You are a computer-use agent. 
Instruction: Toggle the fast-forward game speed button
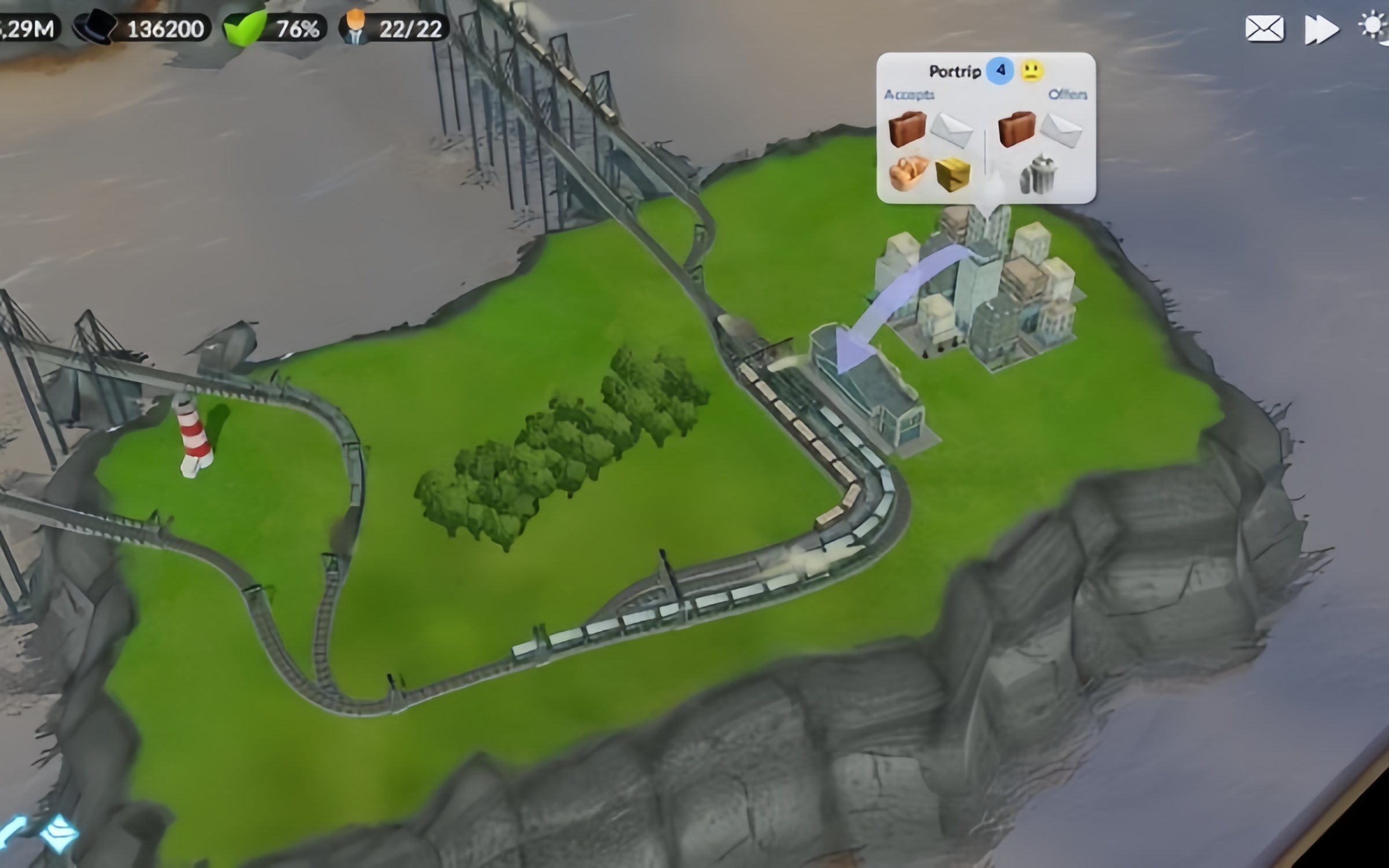pos(1321,29)
